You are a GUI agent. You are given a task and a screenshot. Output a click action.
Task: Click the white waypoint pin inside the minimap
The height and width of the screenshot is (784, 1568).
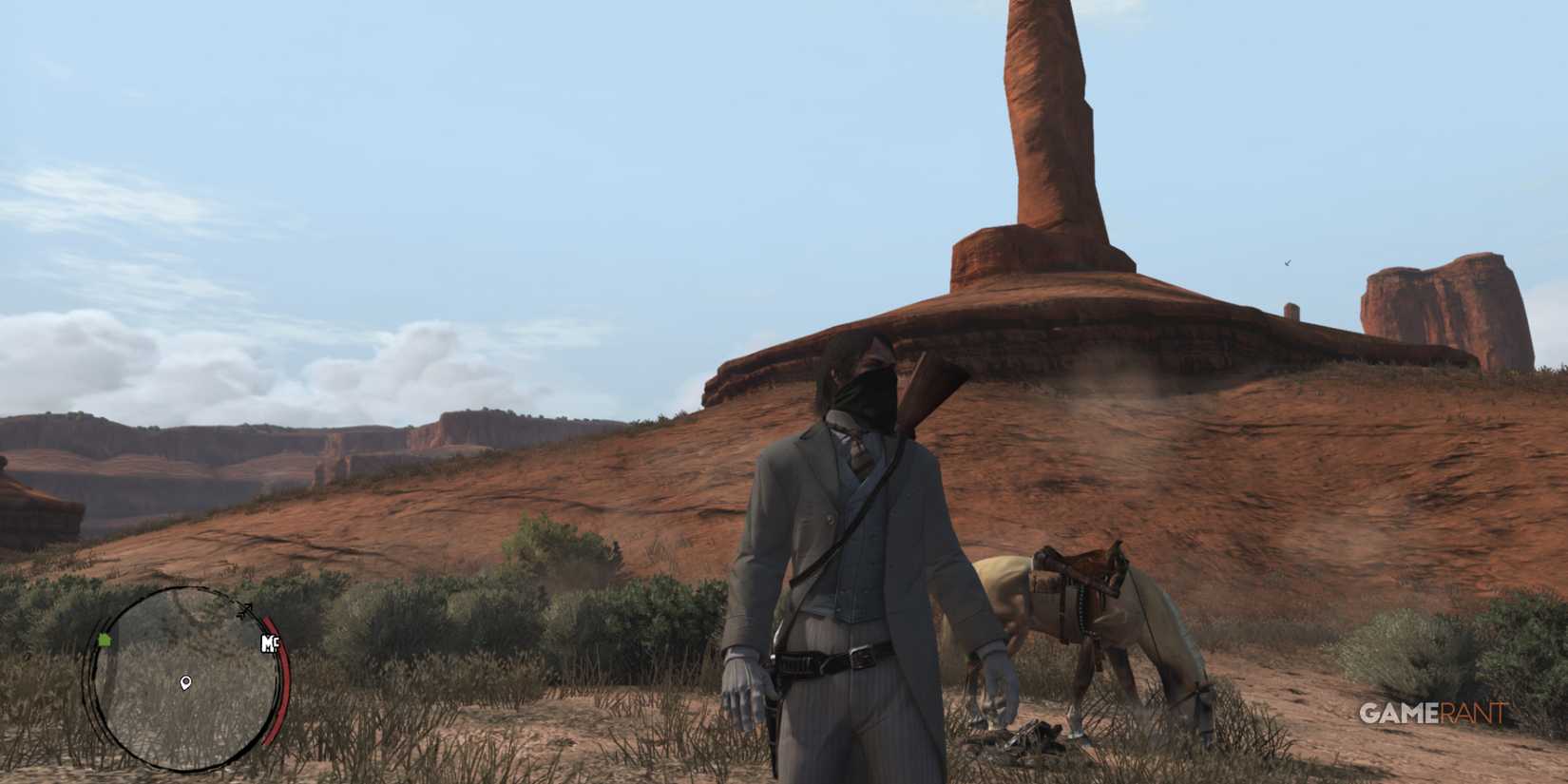click(x=186, y=682)
